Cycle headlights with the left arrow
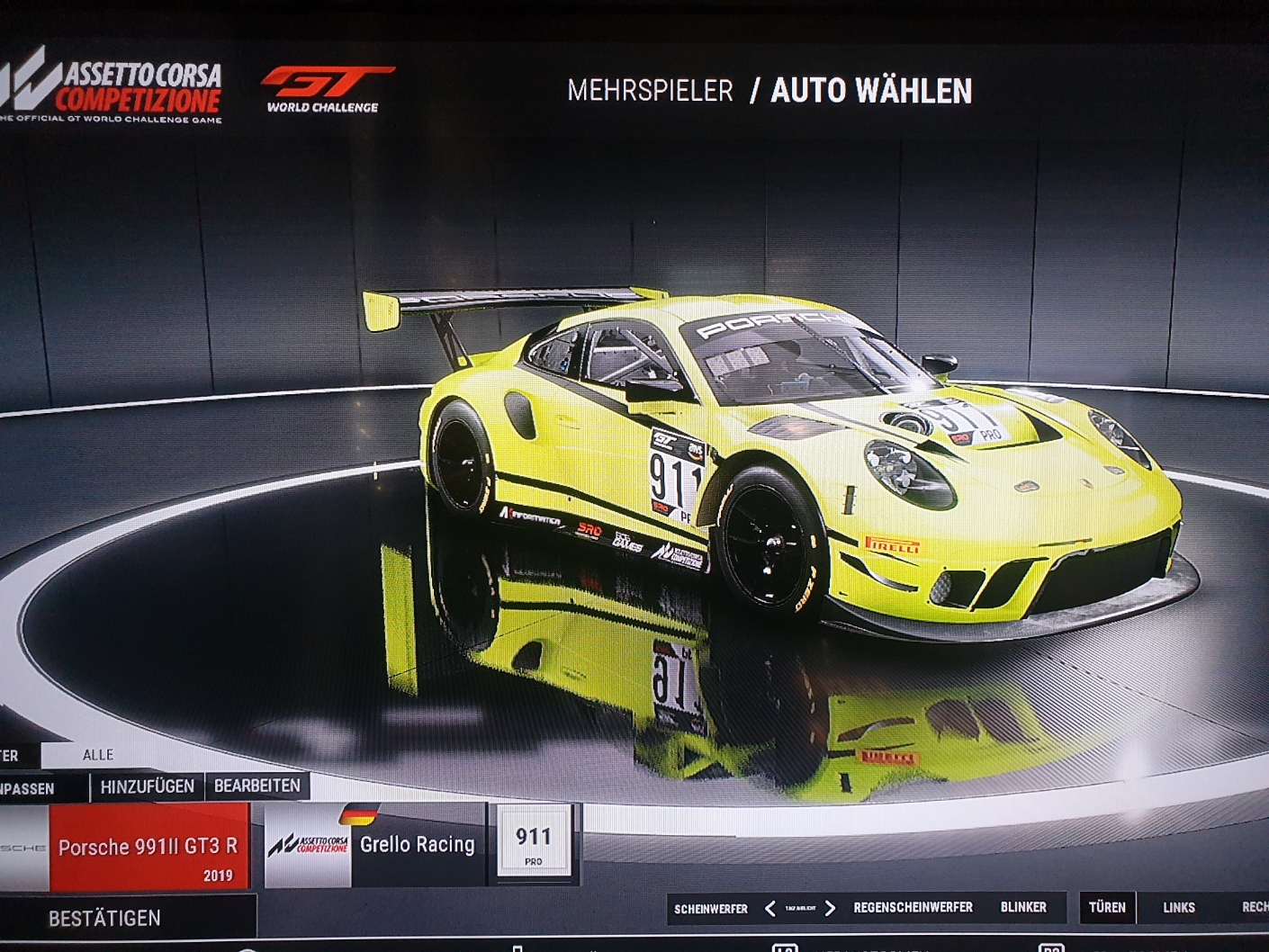 click(769, 909)
